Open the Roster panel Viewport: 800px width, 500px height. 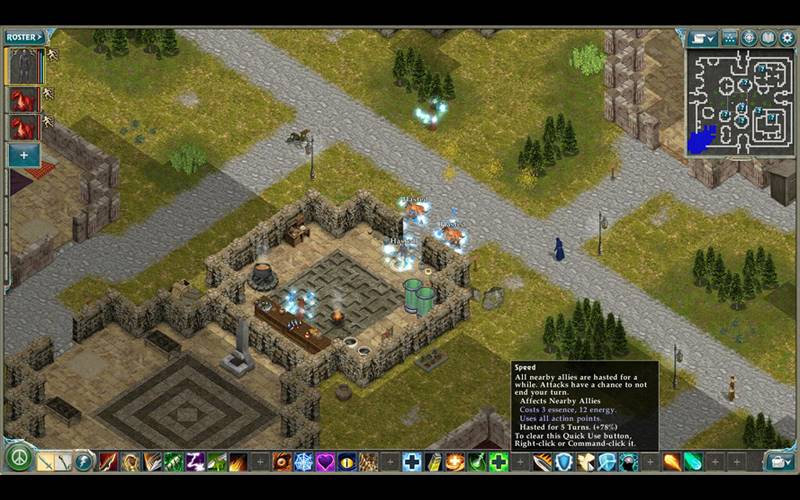coord(24,37)
